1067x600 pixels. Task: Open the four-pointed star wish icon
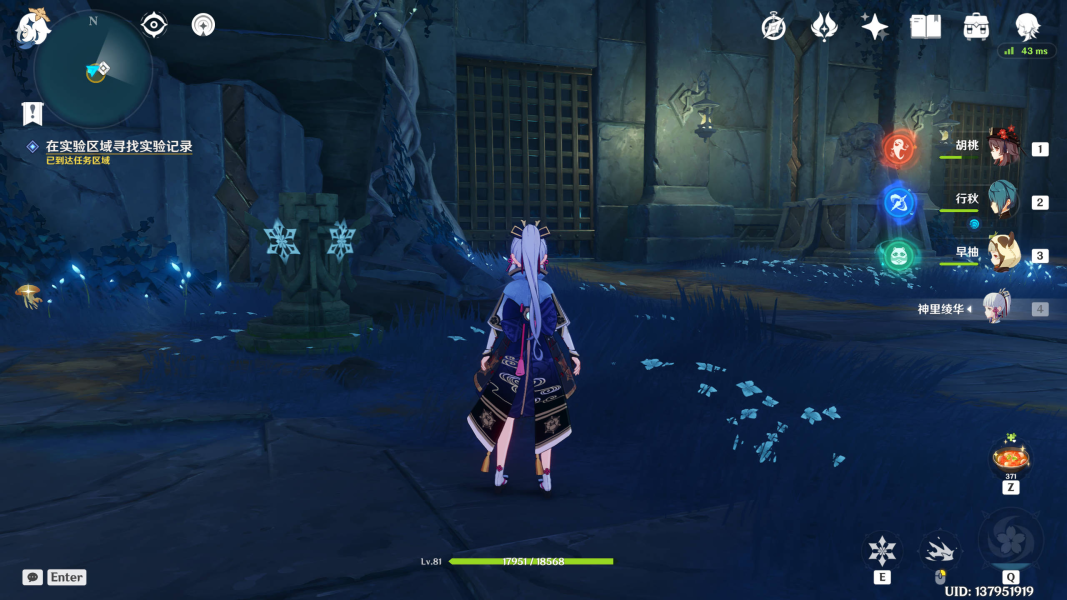[875, 27]
